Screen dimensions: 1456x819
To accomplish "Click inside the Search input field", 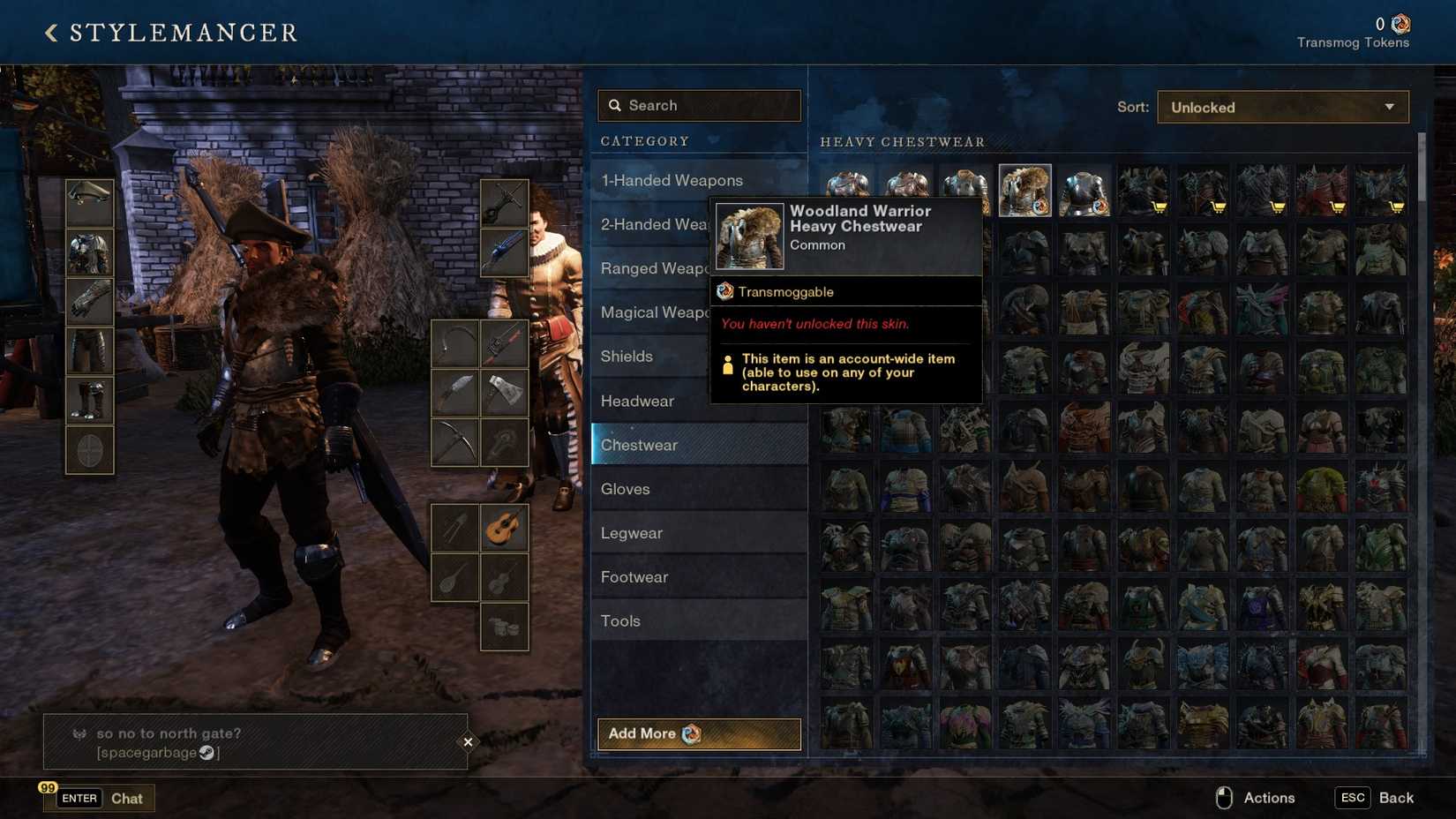I will [699, 105].
